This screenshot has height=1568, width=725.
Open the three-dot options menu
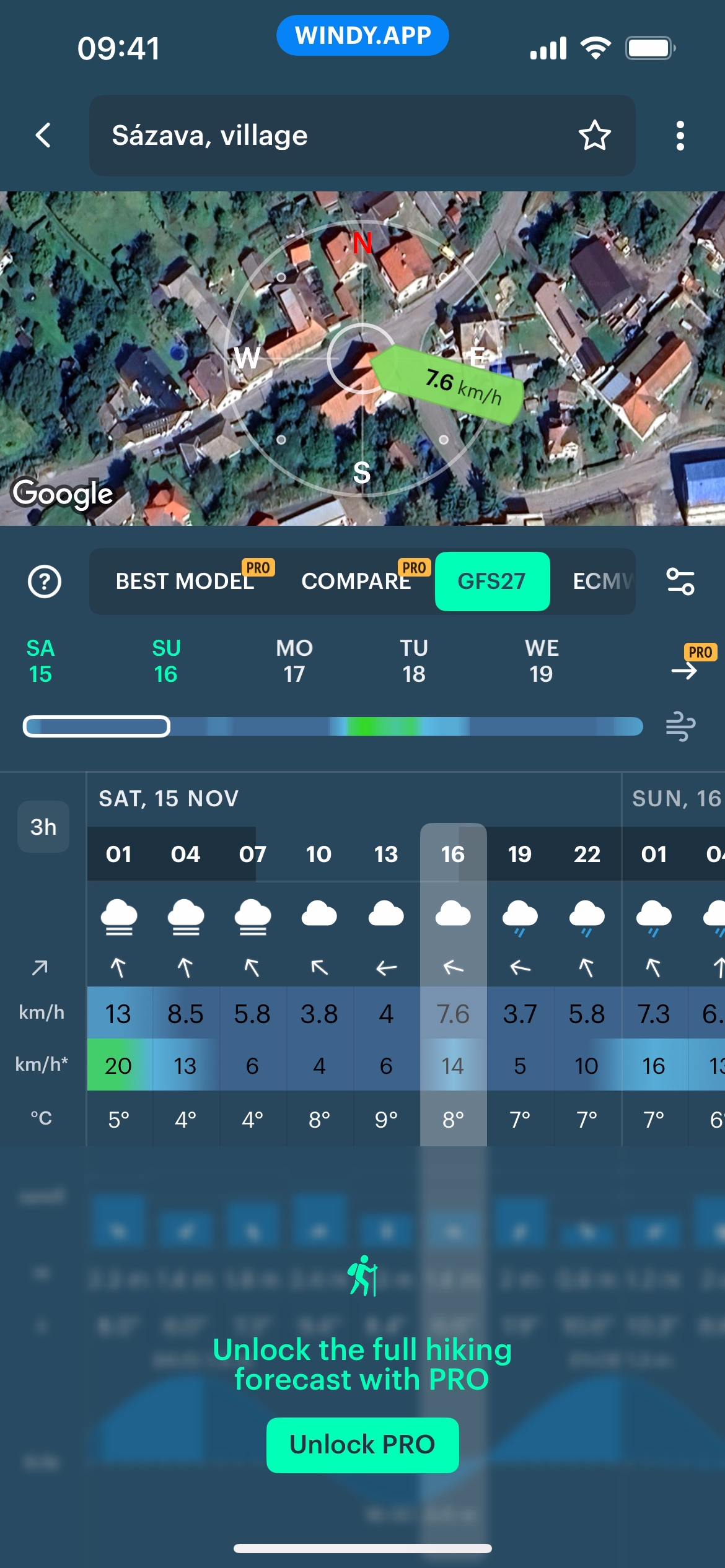(x=680, y=135)
